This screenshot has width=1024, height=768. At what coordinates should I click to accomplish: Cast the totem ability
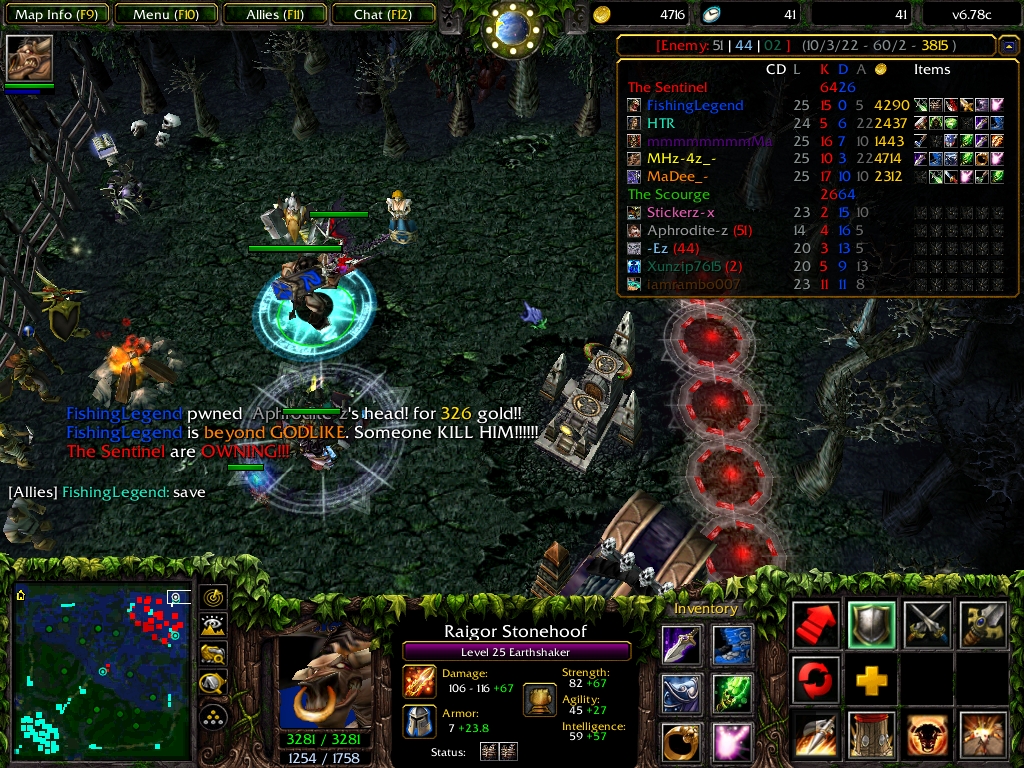coord(871,736)
